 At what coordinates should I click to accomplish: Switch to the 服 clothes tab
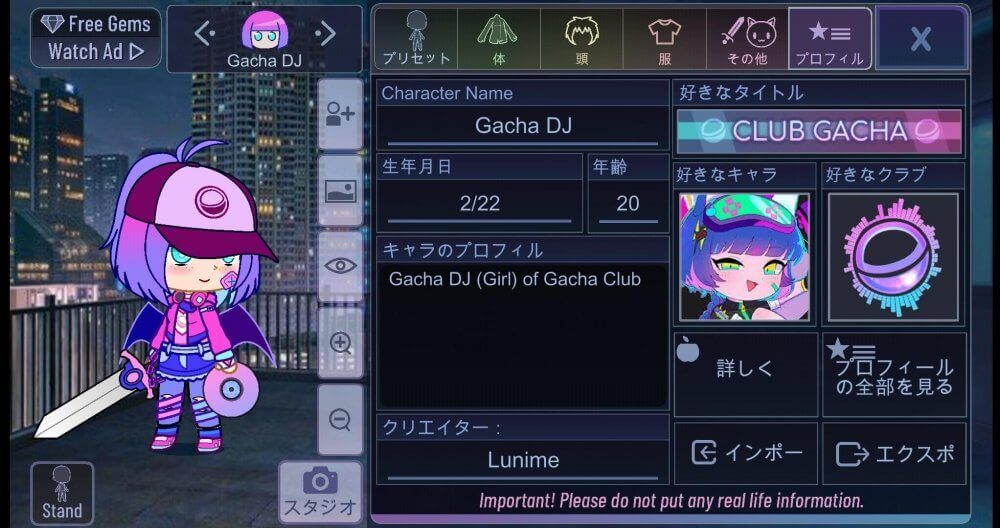[x=664, y=39]
